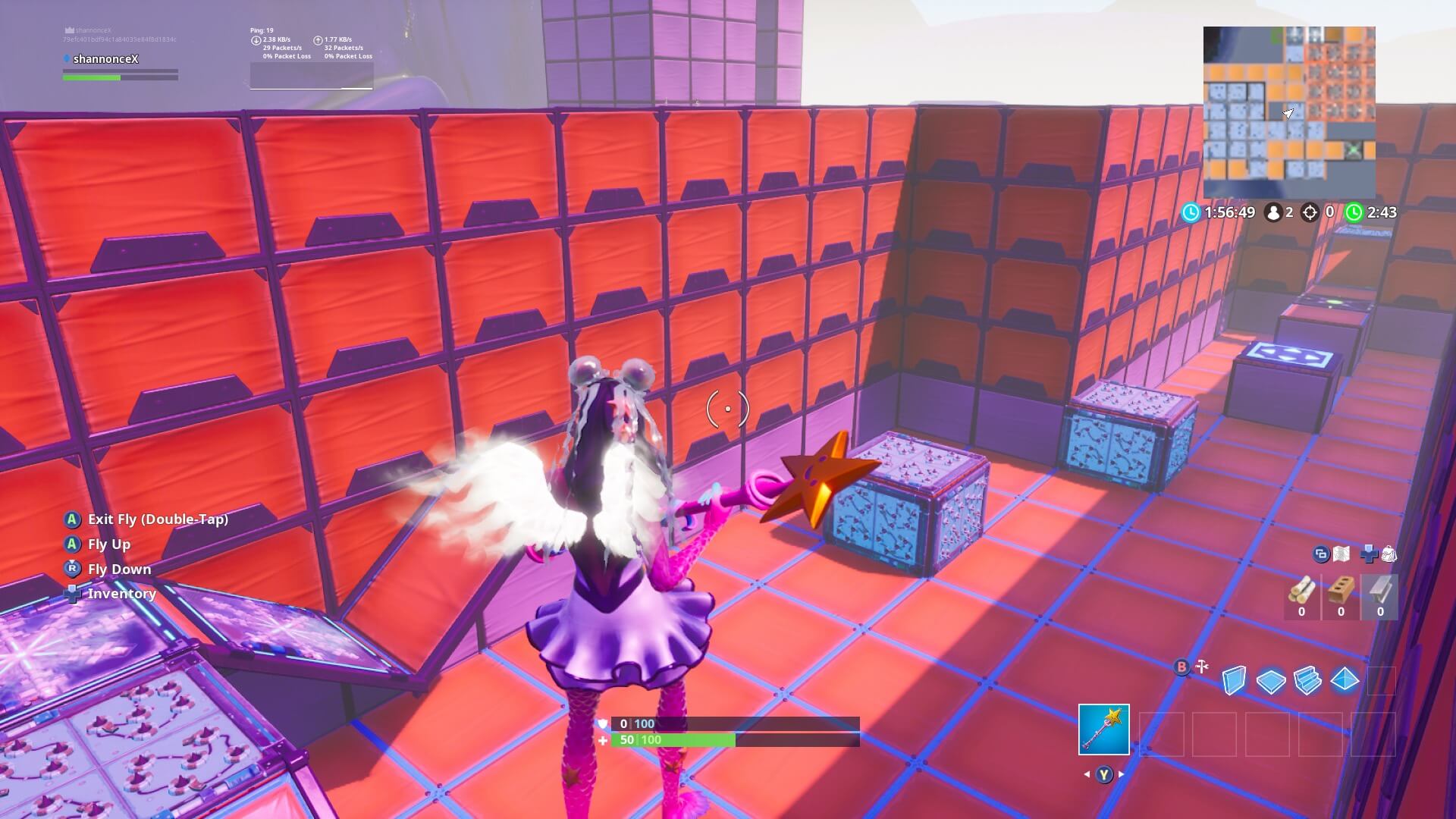
Task: Select the stairs build piece icon
Action: pos(1307,681)
